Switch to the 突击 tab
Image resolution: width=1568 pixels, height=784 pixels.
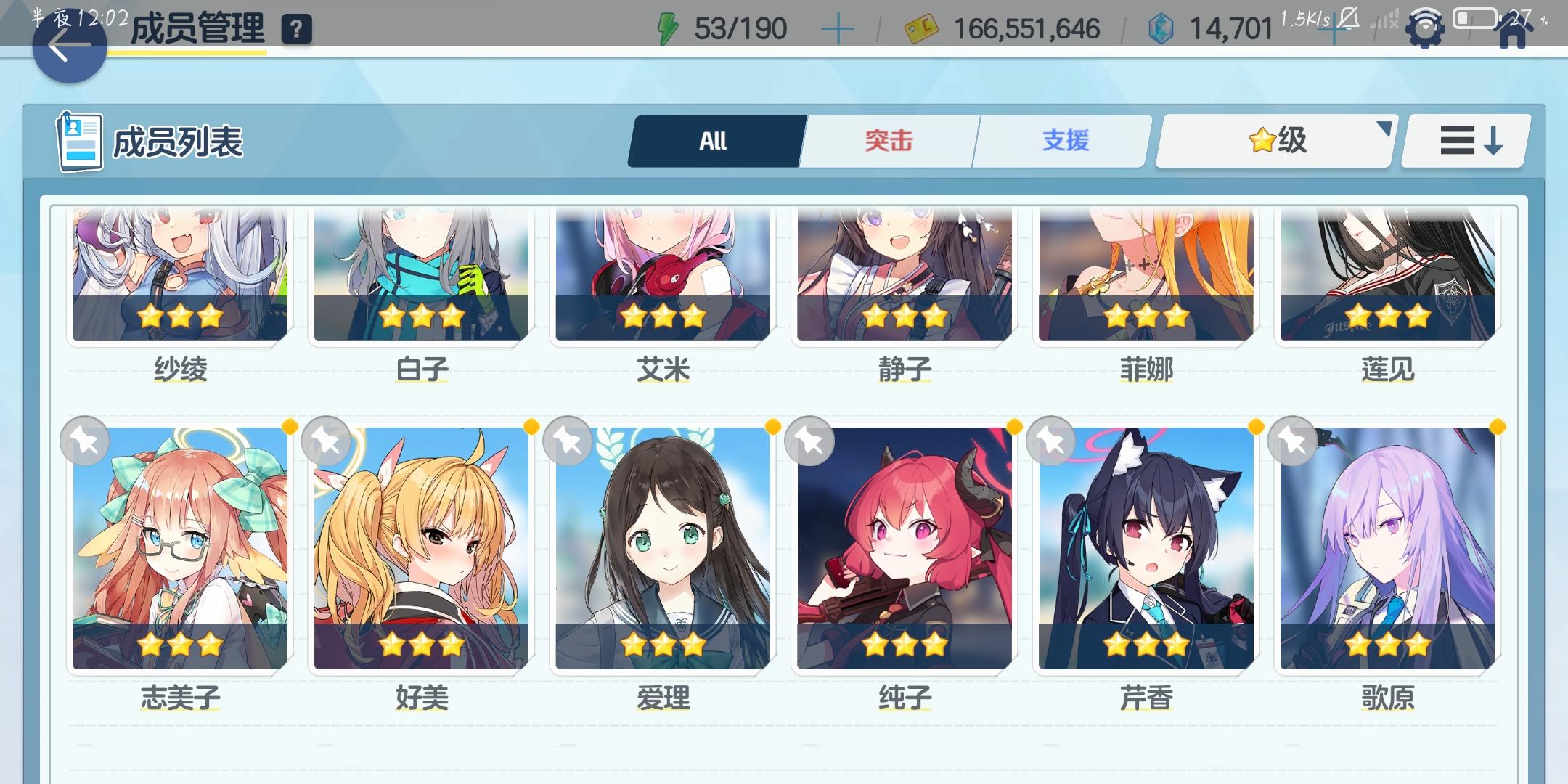pyautogui.click(x=889, y=140)
